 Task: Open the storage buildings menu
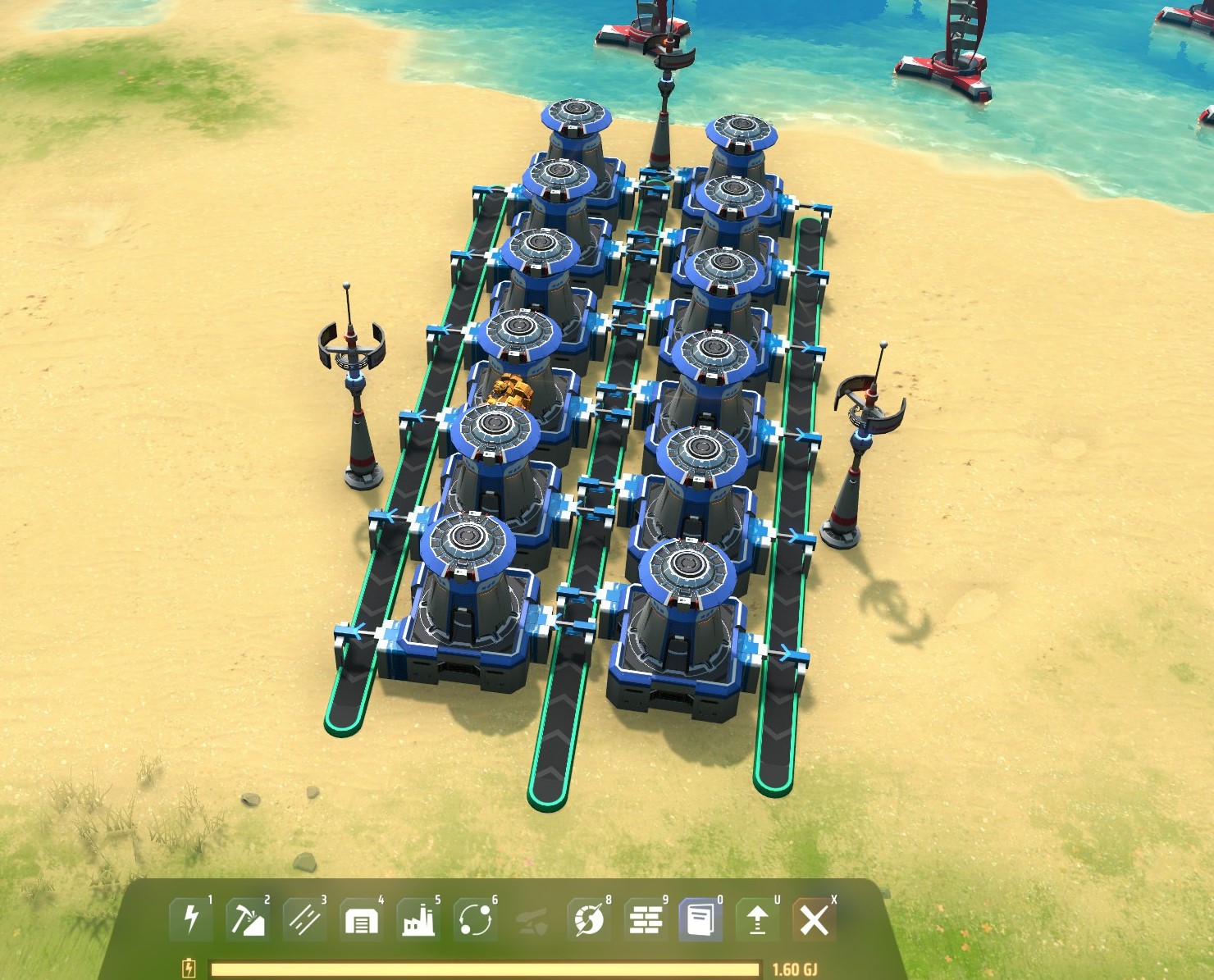tap(361, 922)
